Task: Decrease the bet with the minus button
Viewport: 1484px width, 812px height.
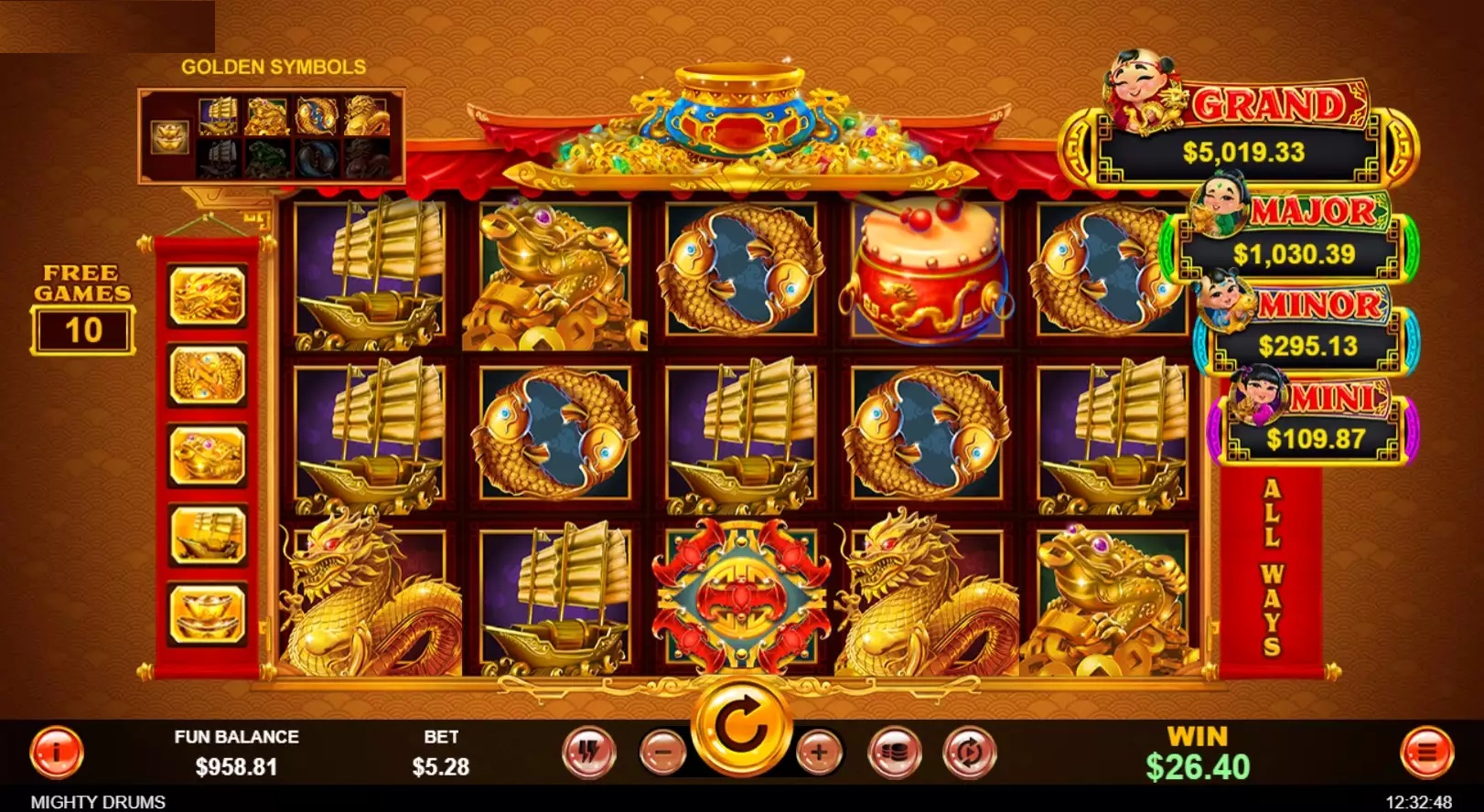Action: (665, 751)
